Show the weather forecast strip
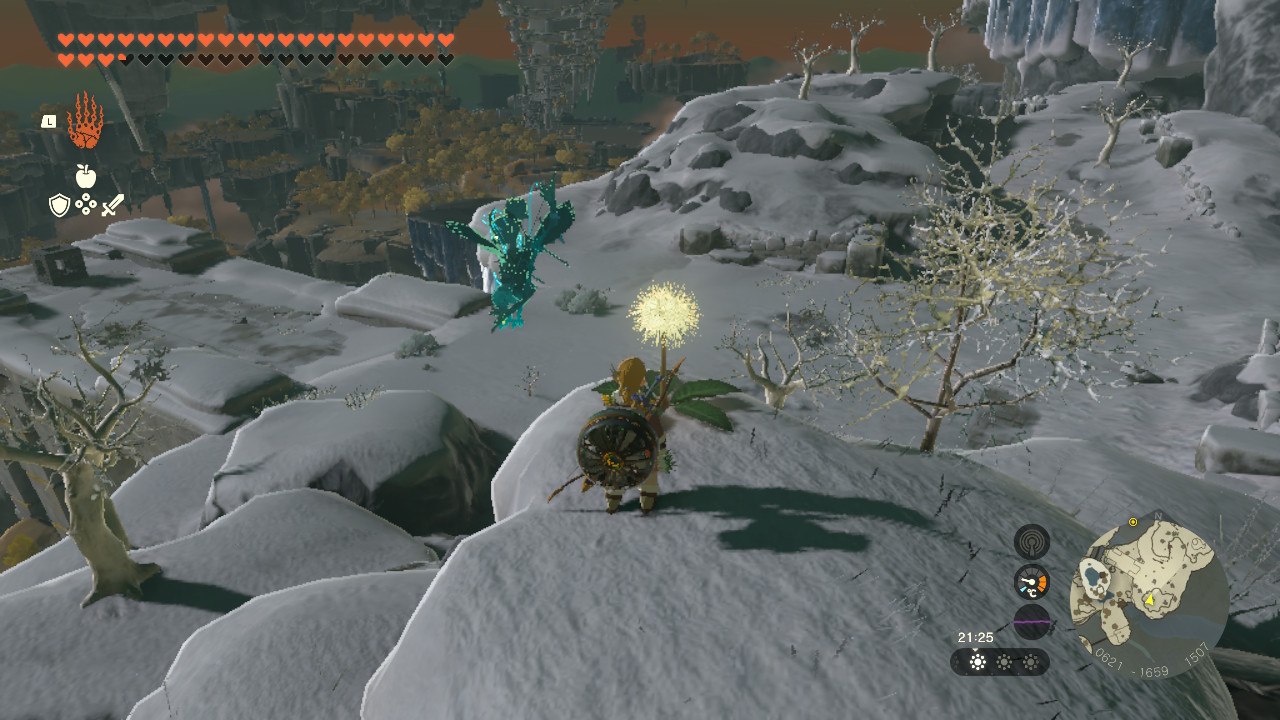 pyautogui.click(x=1000, y=662)
